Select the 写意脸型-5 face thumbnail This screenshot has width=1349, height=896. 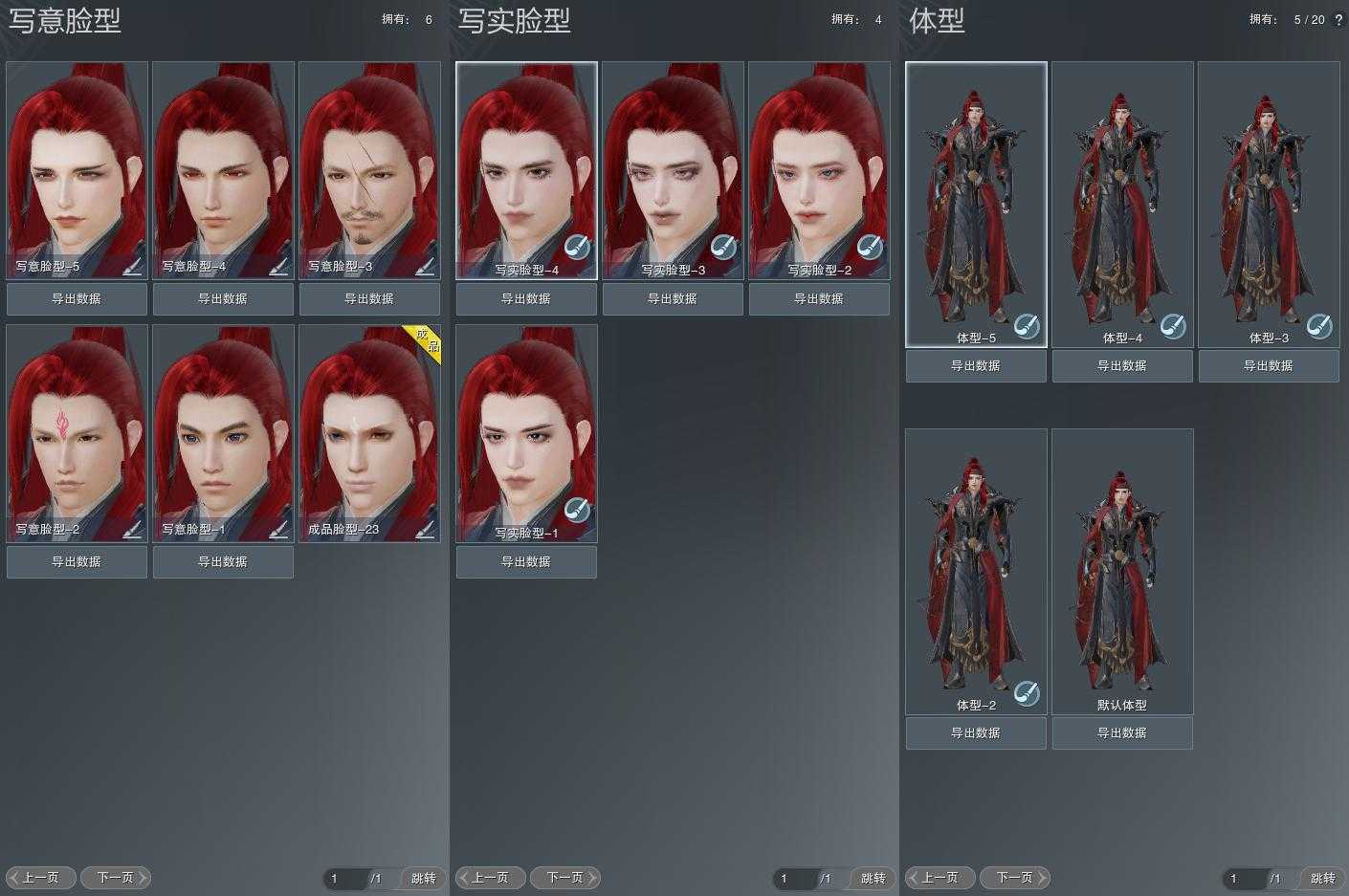(x=77, y=163)
